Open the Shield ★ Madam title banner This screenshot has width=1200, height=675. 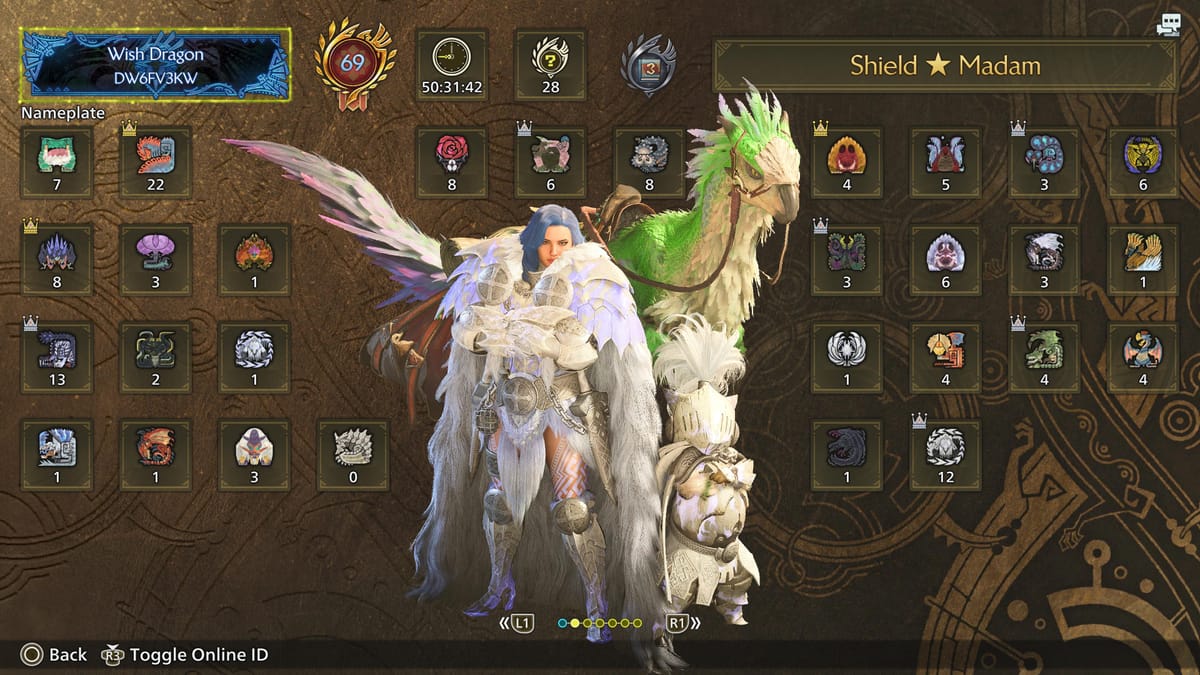click(x=944, y=66)
